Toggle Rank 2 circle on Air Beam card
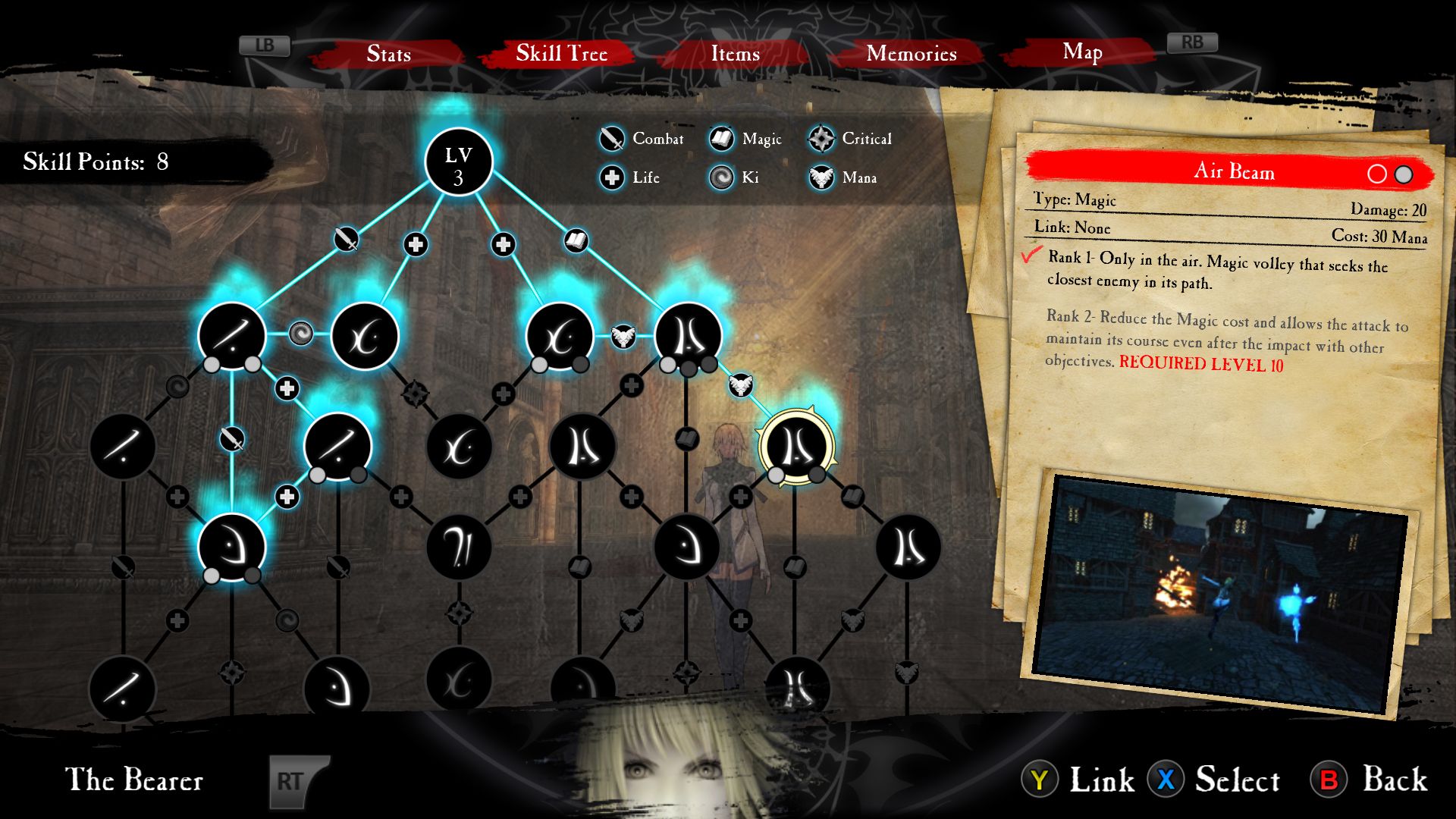Viewport: 1456px width, 819px height. (1402, 172)
